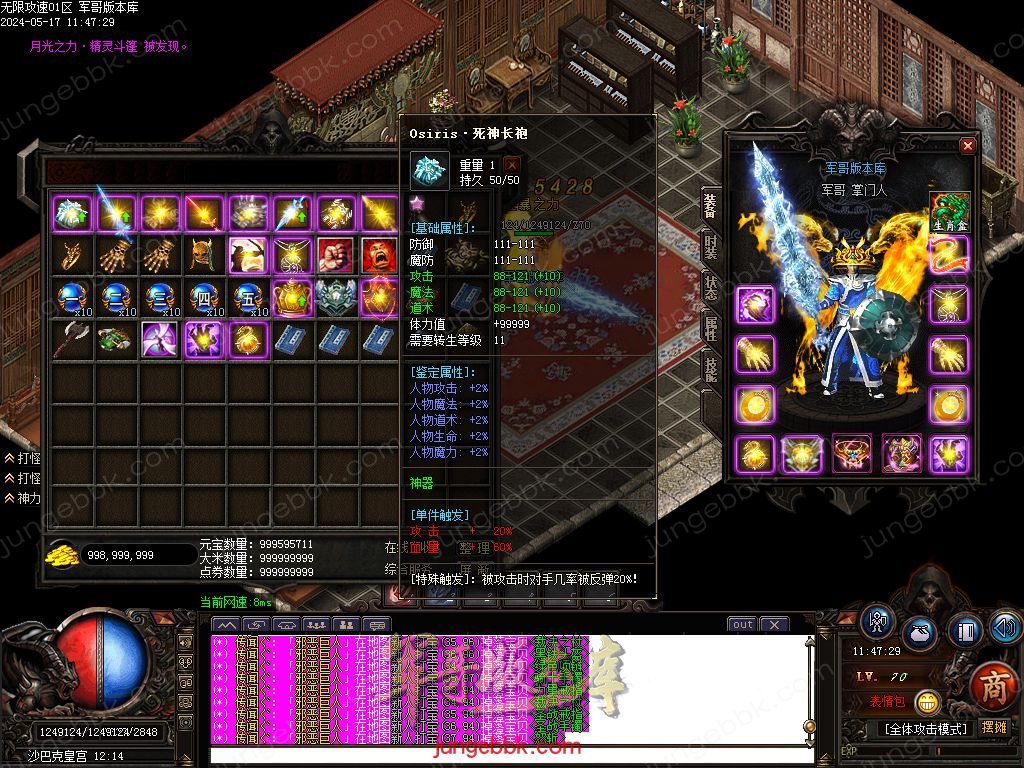Open the book icon in the HUD
The width and height of the screenshot is (1024, 768).
click(963, 632)
